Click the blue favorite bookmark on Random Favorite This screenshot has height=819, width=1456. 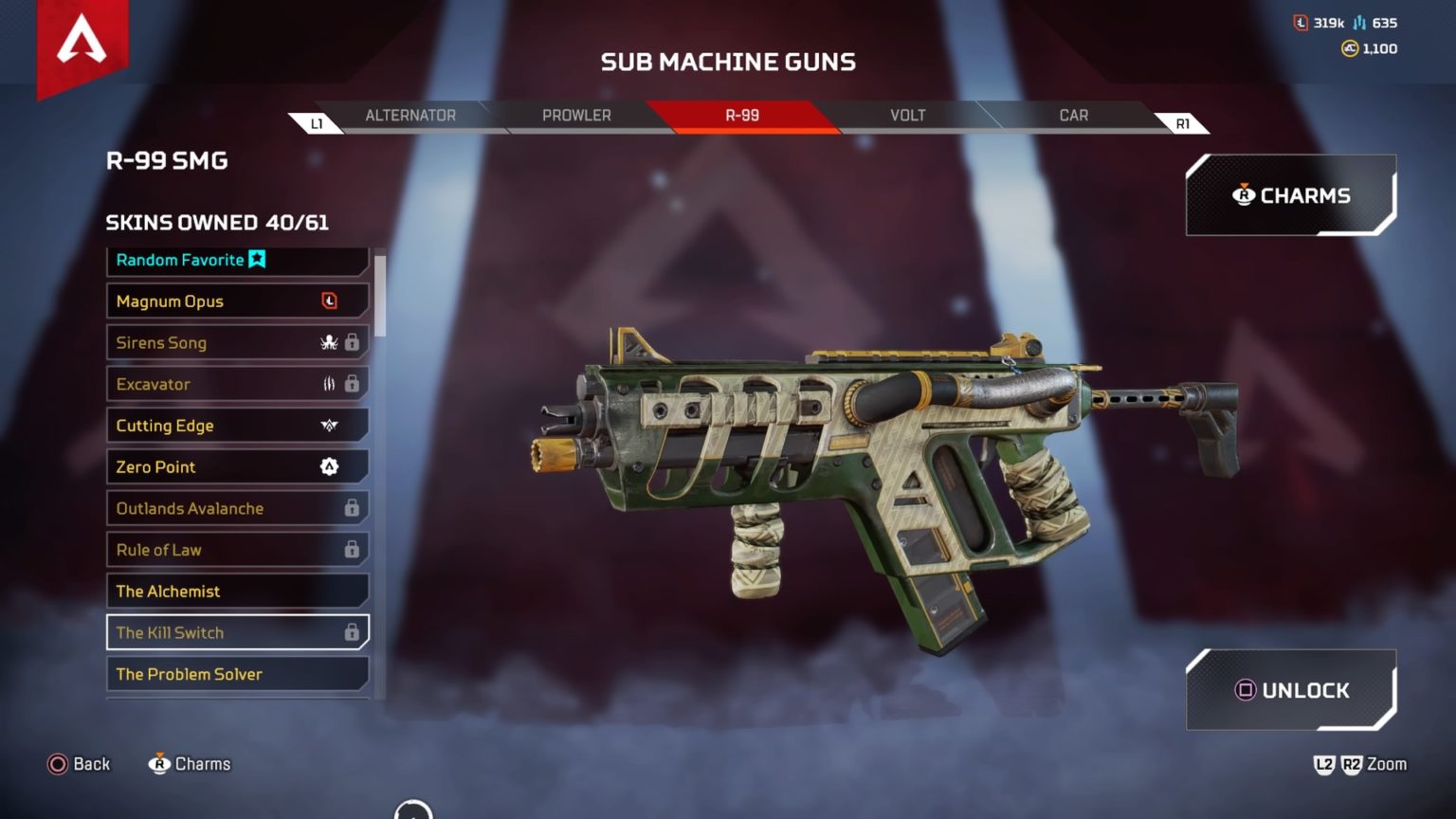[258, 259]
